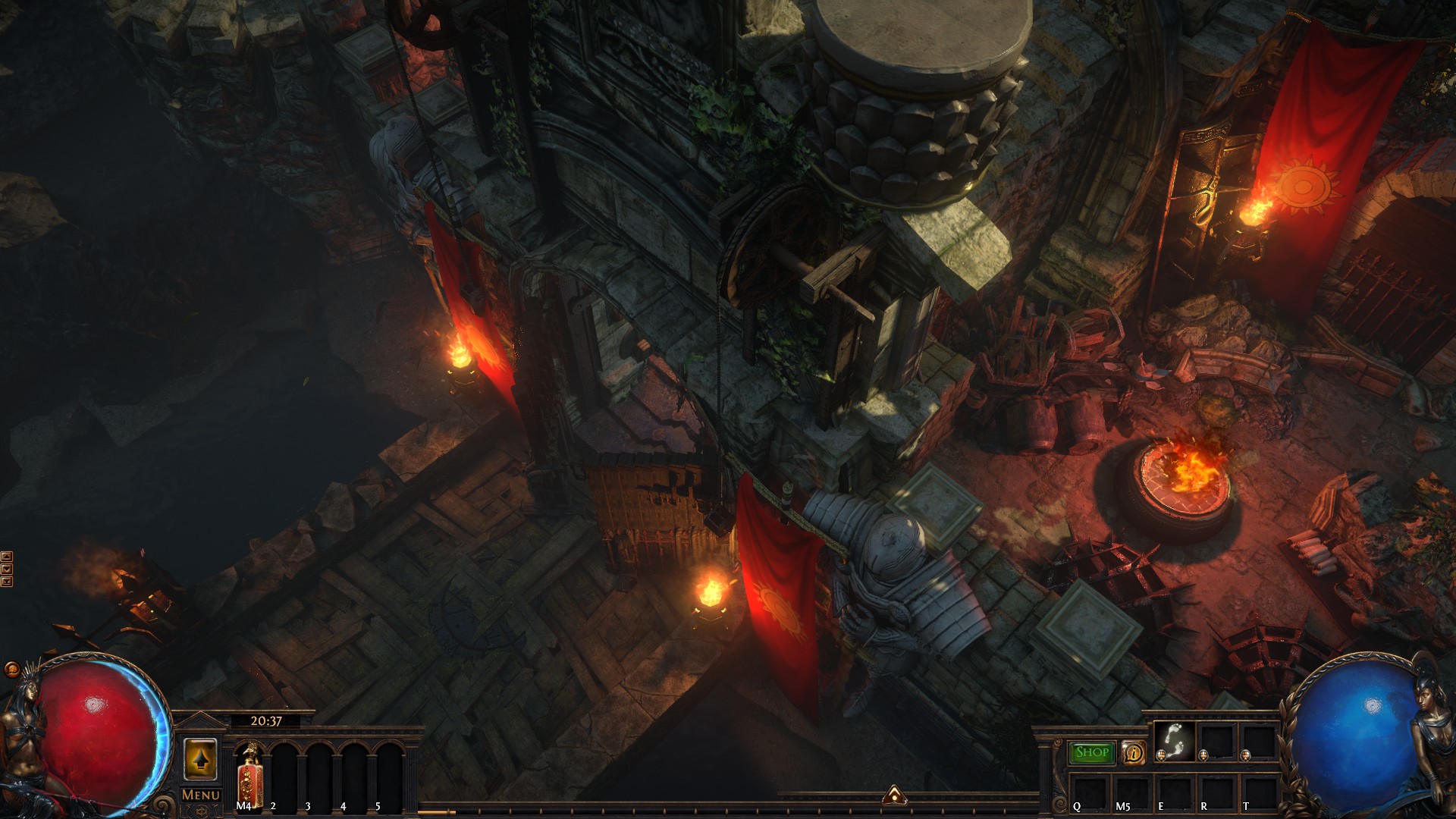The height and width of the screenshot is (819, 1456).
Task: Open the green Shop button
Action: 1092,752
